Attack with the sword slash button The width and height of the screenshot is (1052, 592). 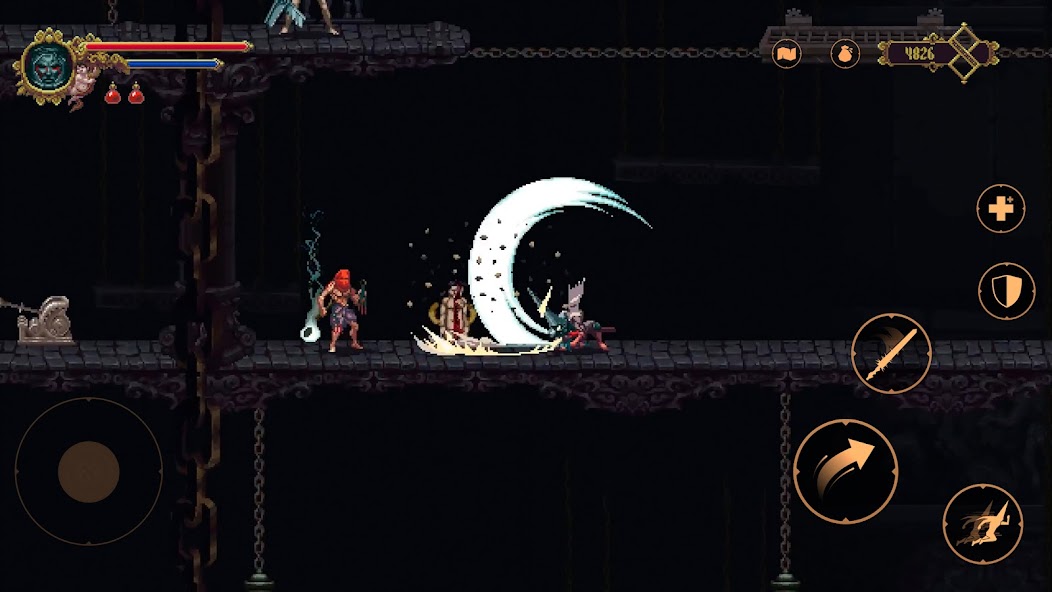tap(891, 354)
